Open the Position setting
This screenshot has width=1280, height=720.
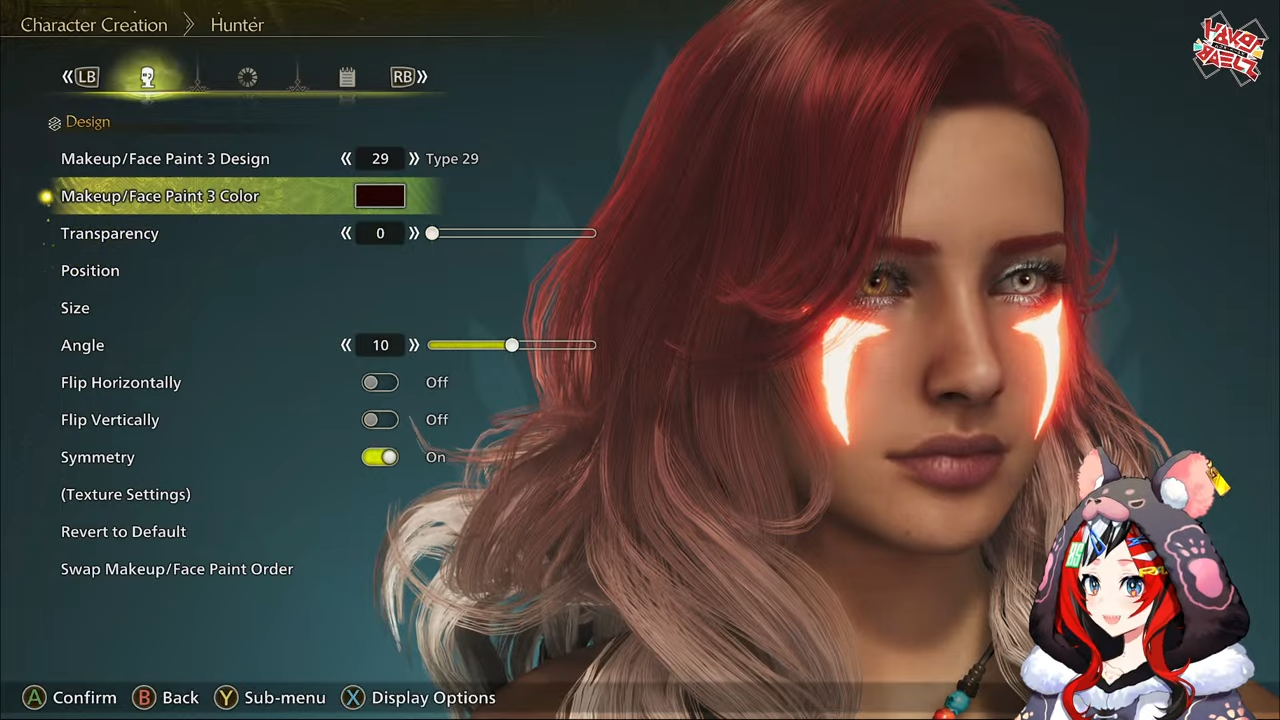tap(90, 271)
